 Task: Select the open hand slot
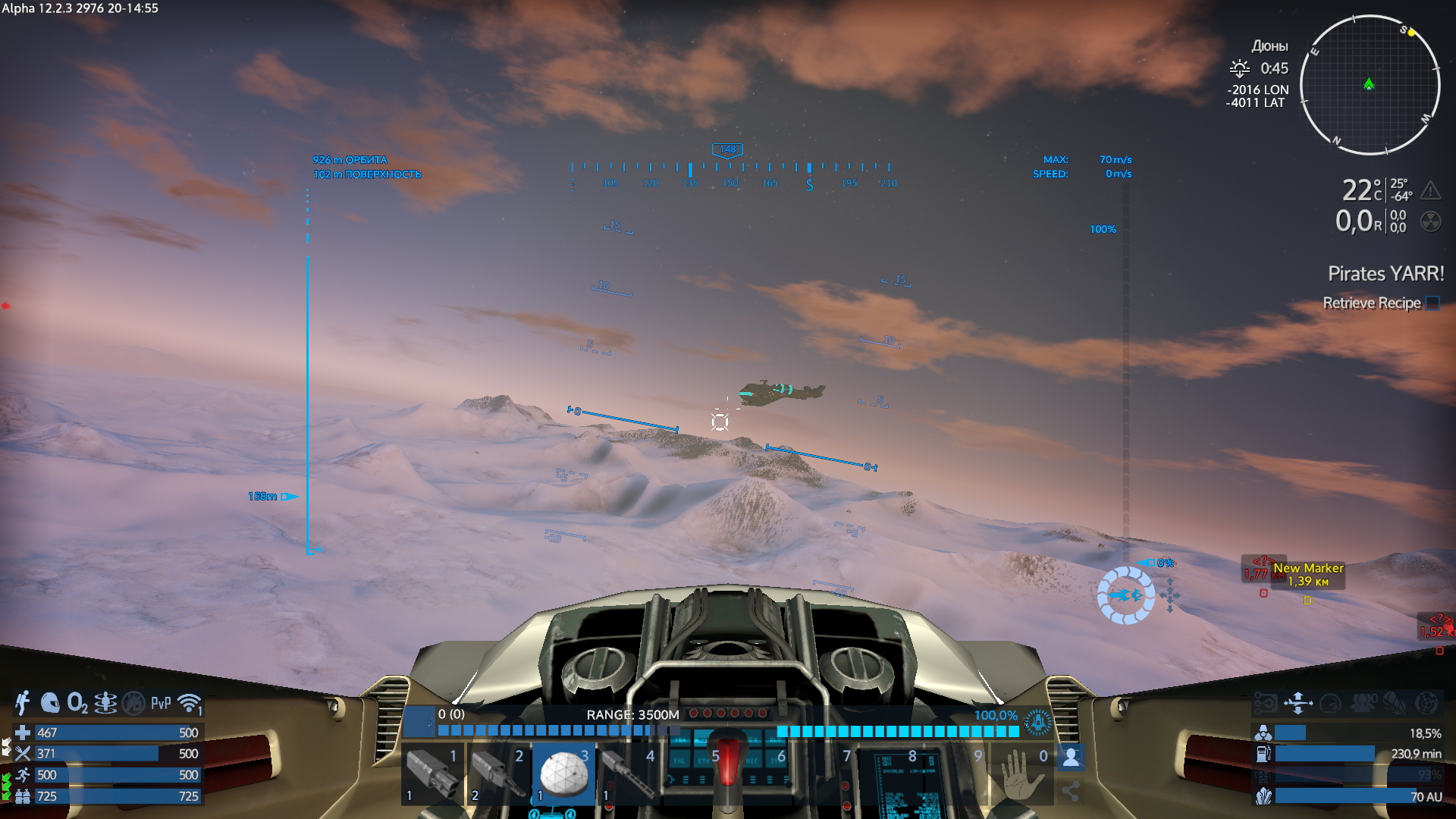pyautogui.click(x=1021, y=773)
